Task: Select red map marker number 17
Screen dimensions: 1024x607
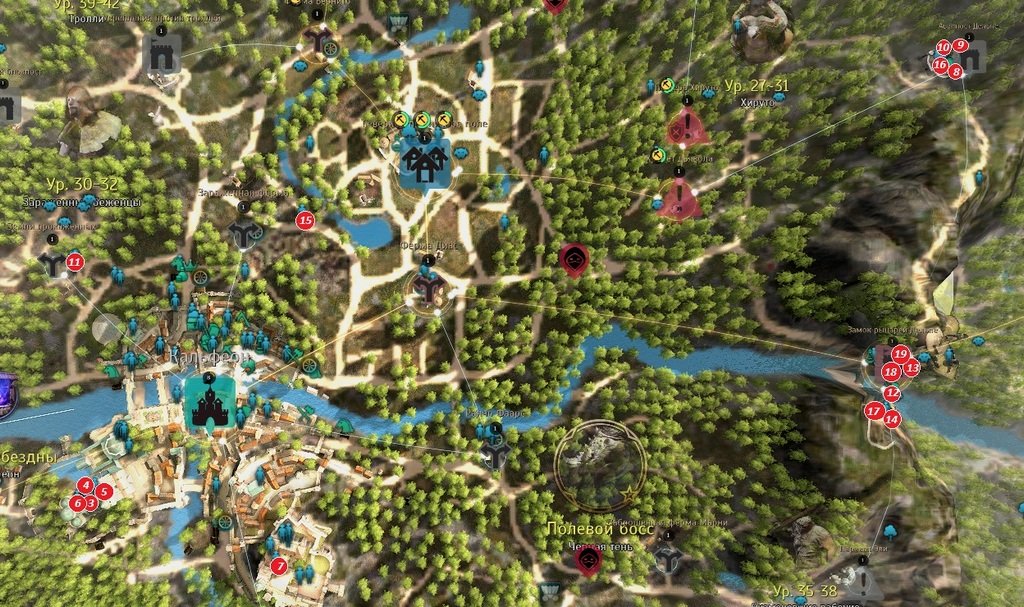Action: [874, 410]
